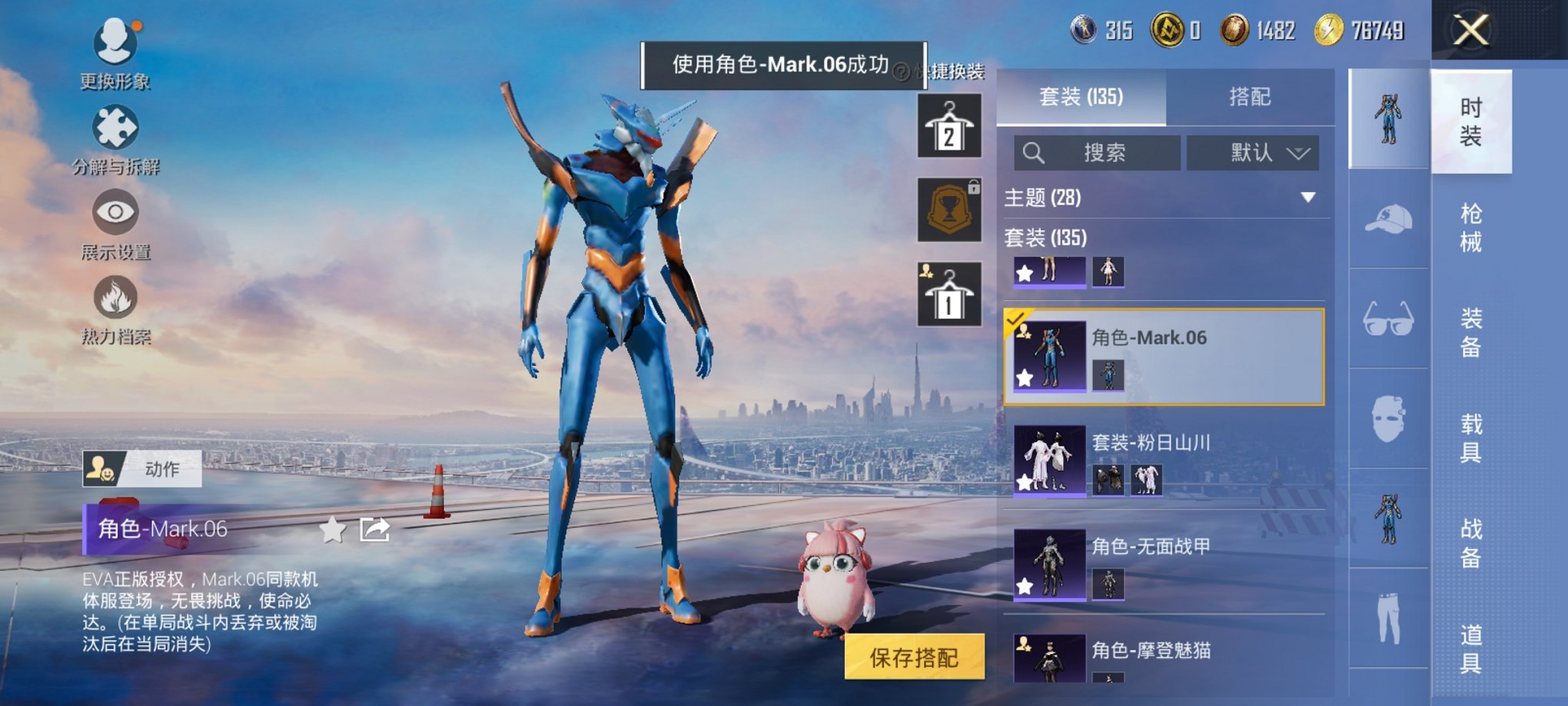Click inside the 搜索 search field
The width and height of the screenshot is (1568, 706).
pyautogui.click(x=1099, y=152)
